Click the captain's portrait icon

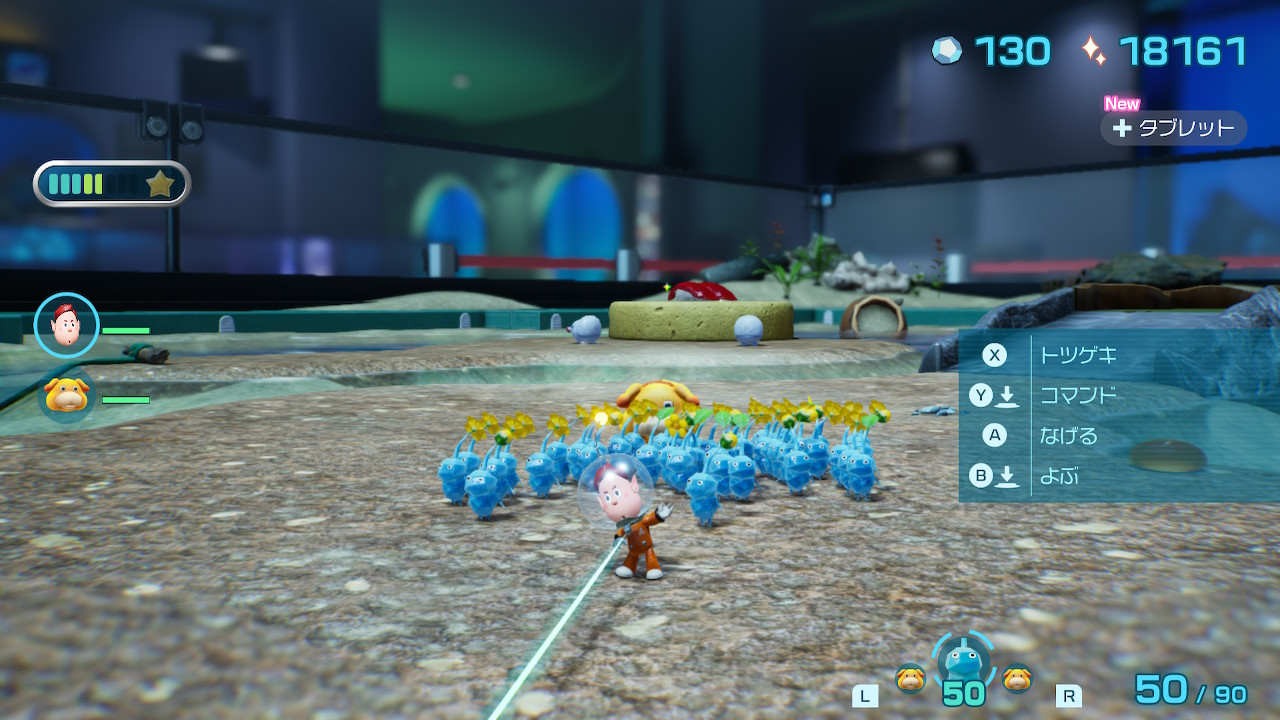click(66, 325)
